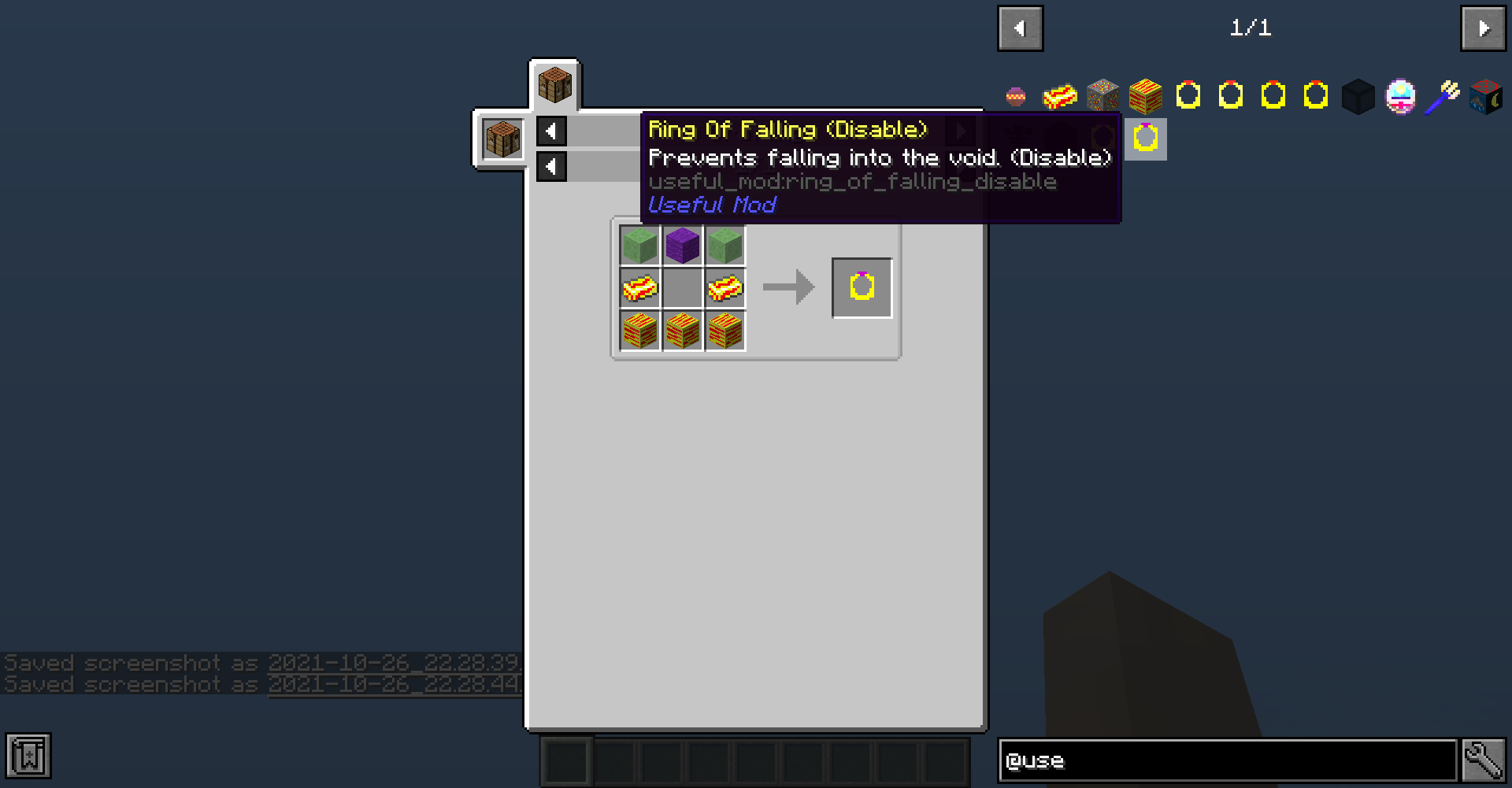Pick the compressed cake block from item list
The image size is (1512, 788).
[1145, 95]
